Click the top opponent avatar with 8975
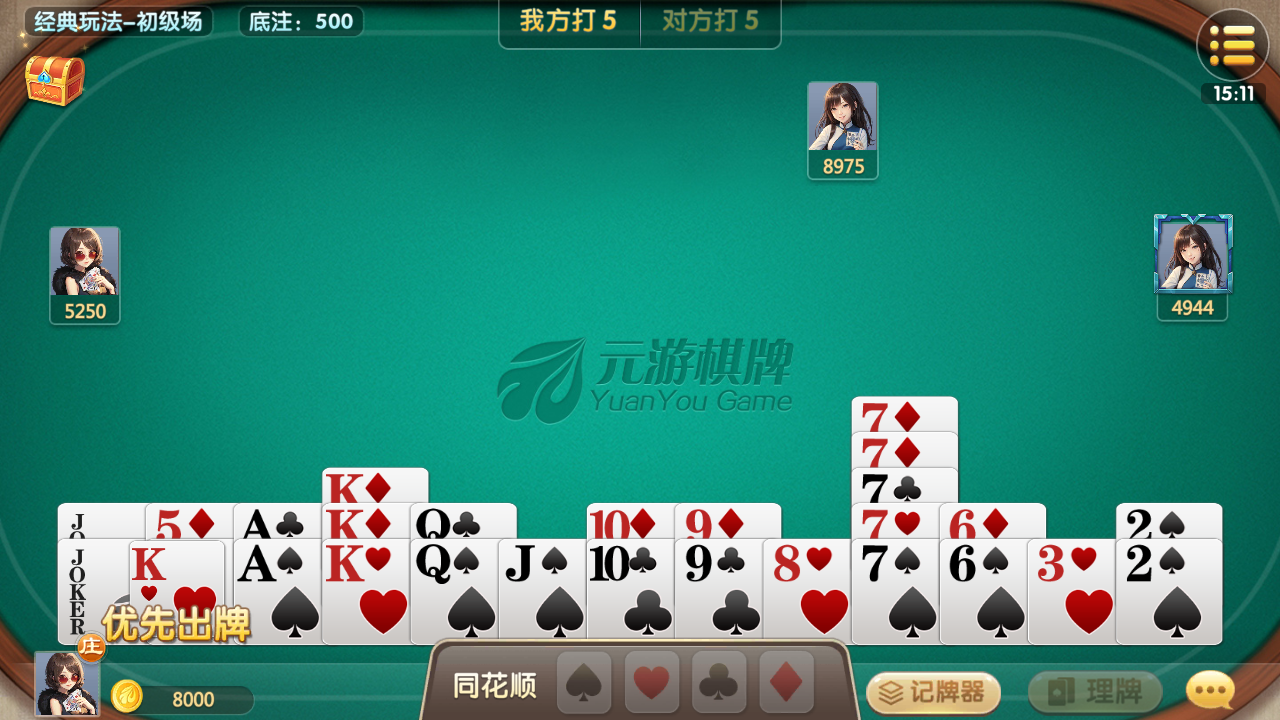Image resolution: width=1280 pixels, height=720 pixels. [843, 115]
